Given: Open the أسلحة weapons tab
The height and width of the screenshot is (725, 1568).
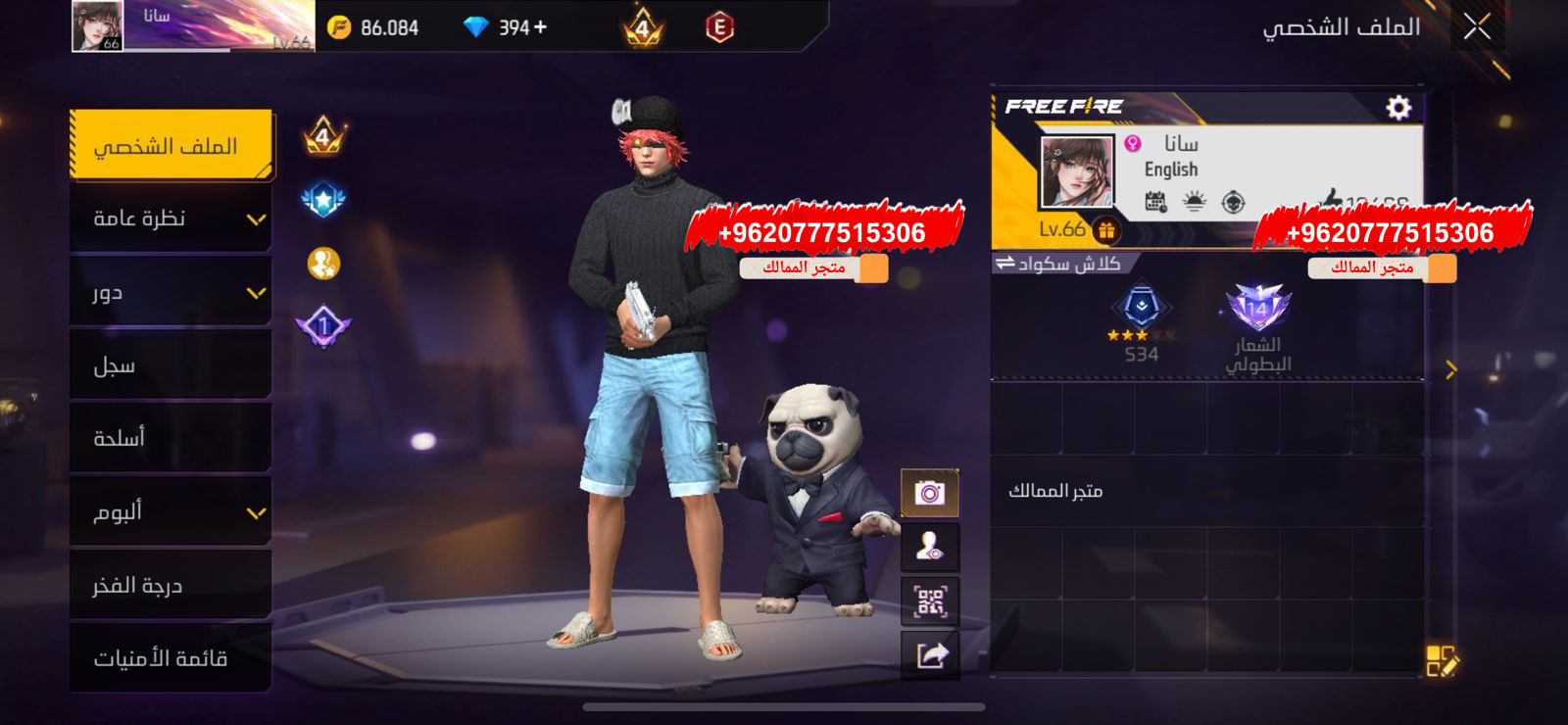Looking at the screenshot, I should point(169,438).
